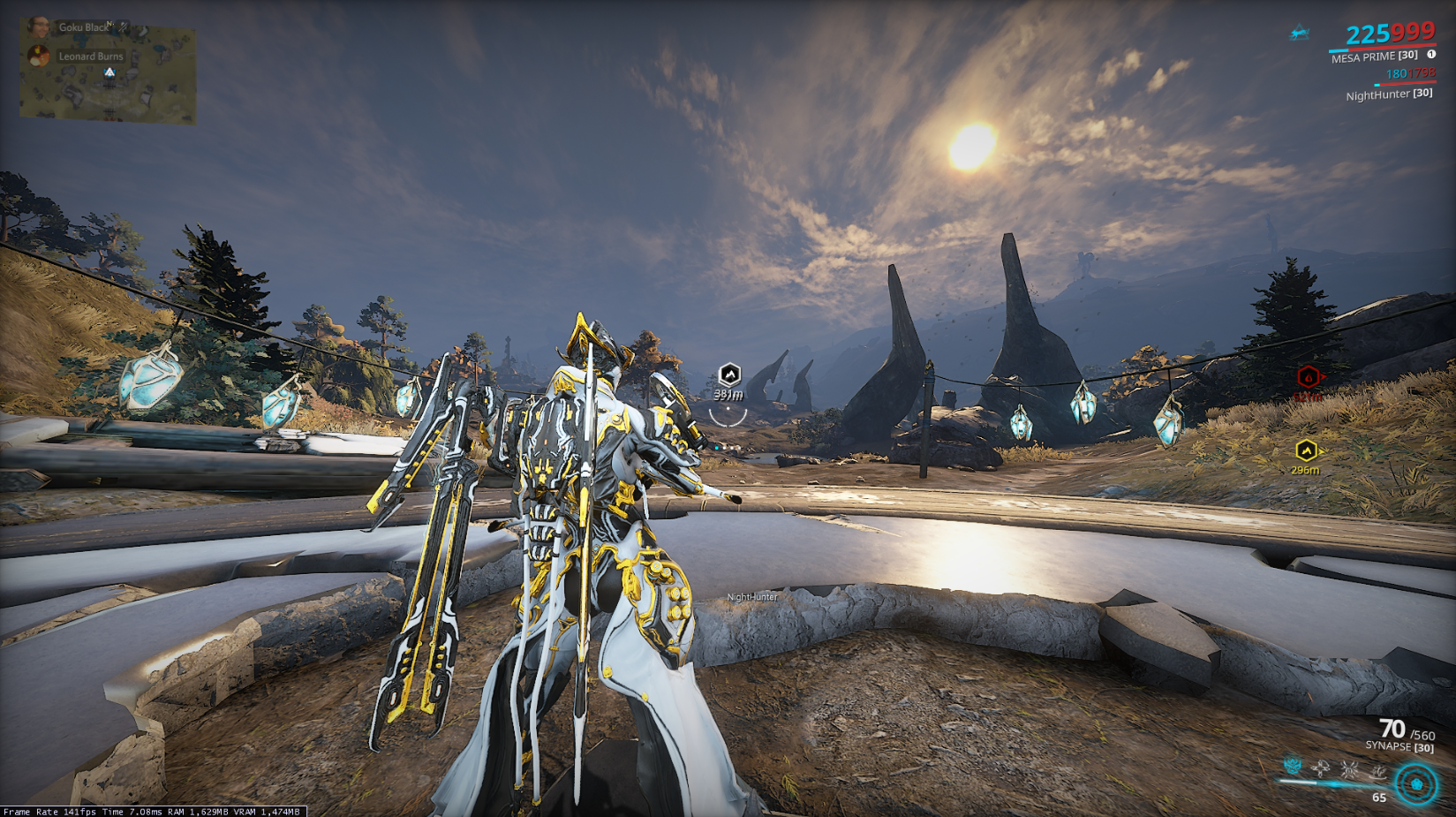This screenshot has height=817, width=1456.
Task: Click the cyan companion buff icon
Action: [1299, 34]
